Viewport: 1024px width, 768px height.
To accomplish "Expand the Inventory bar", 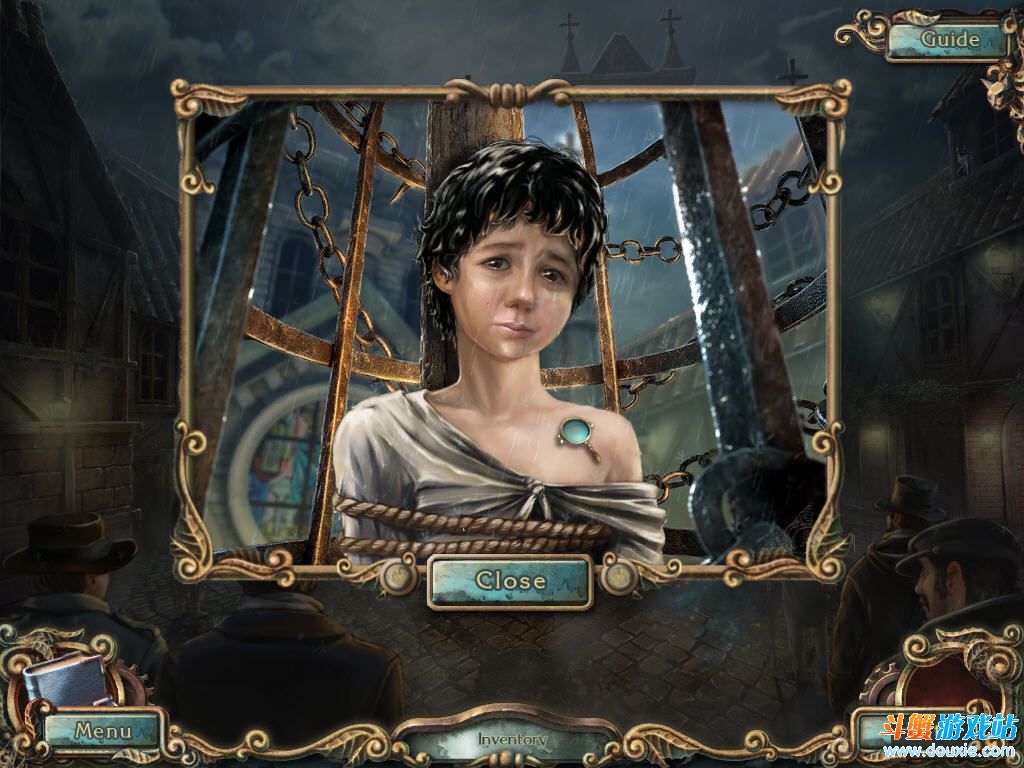I will tap(511, 741).
